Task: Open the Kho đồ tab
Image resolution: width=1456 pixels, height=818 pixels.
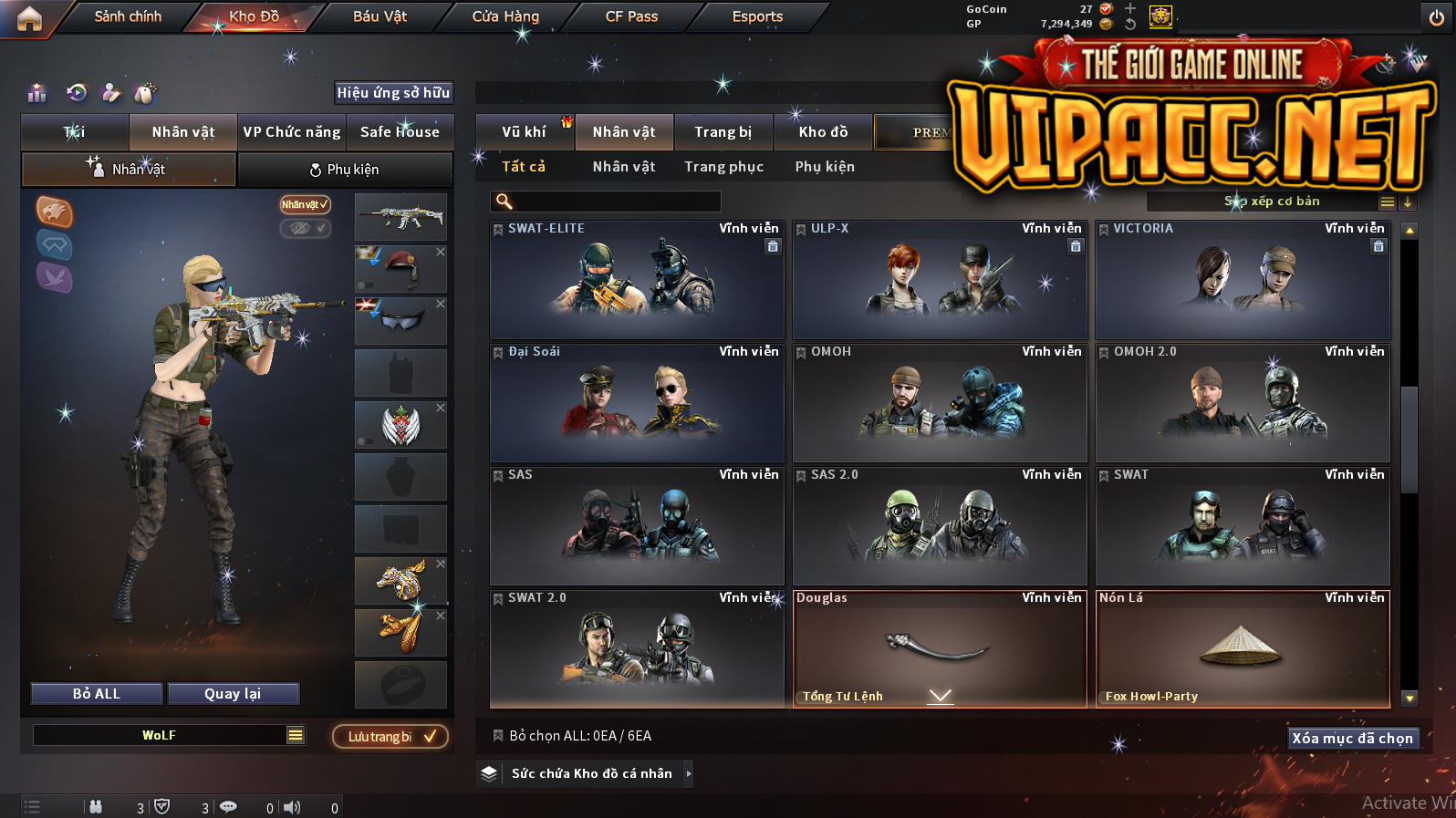Action: 823,132
